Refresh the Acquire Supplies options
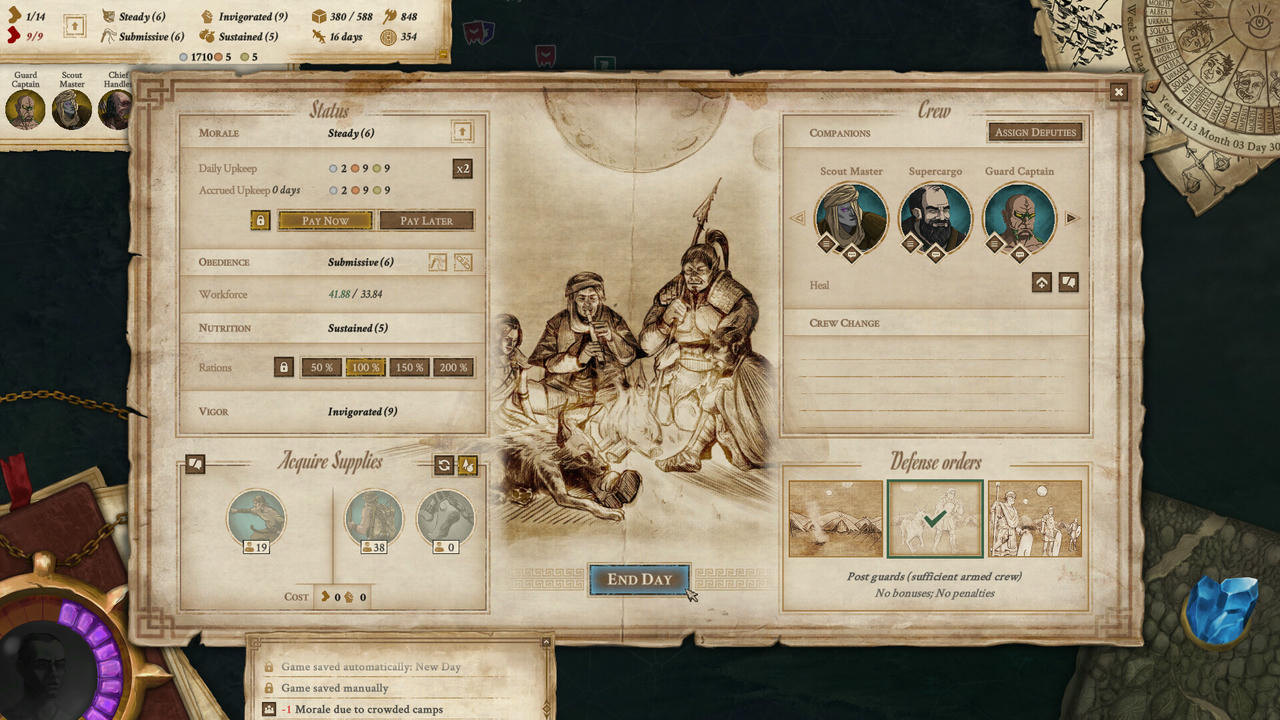The height and width of the screenshot is (720, 1280). [444, 464]
